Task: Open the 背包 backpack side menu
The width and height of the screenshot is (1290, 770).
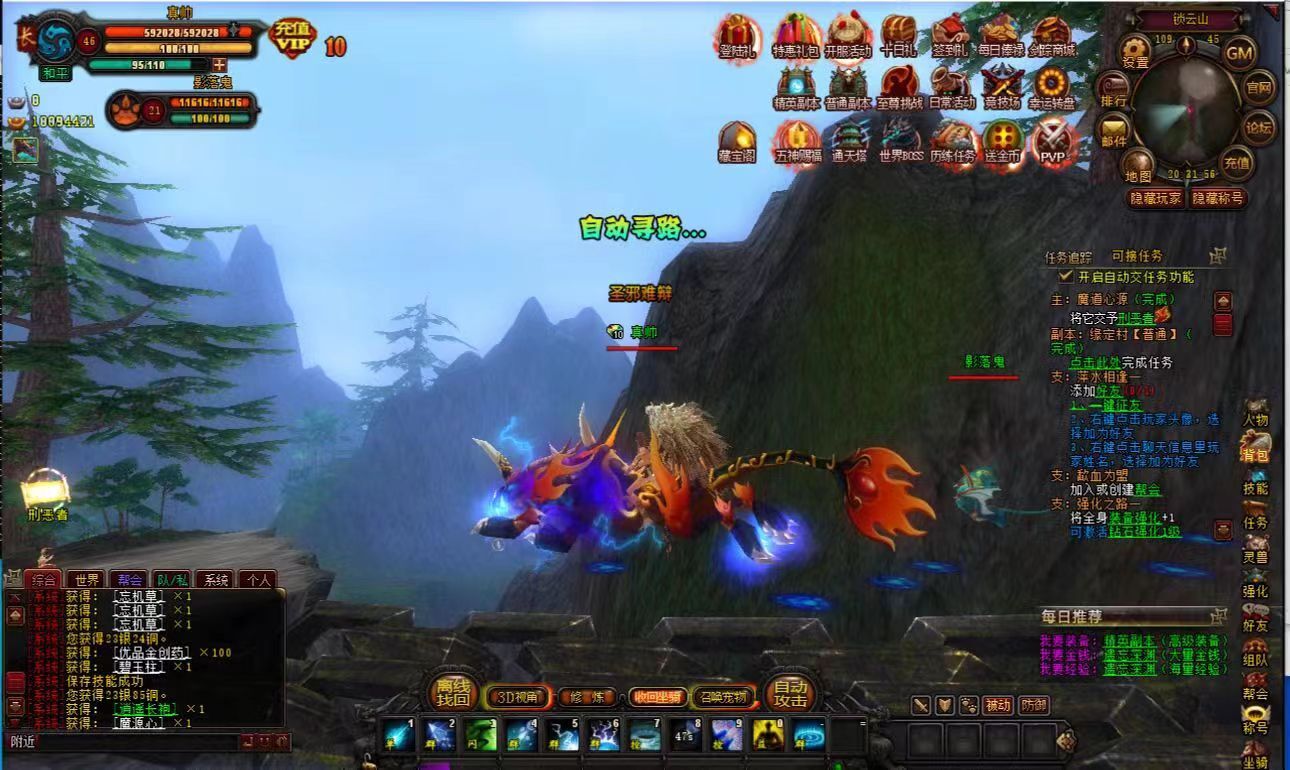Action: [x=1255, y=447]
